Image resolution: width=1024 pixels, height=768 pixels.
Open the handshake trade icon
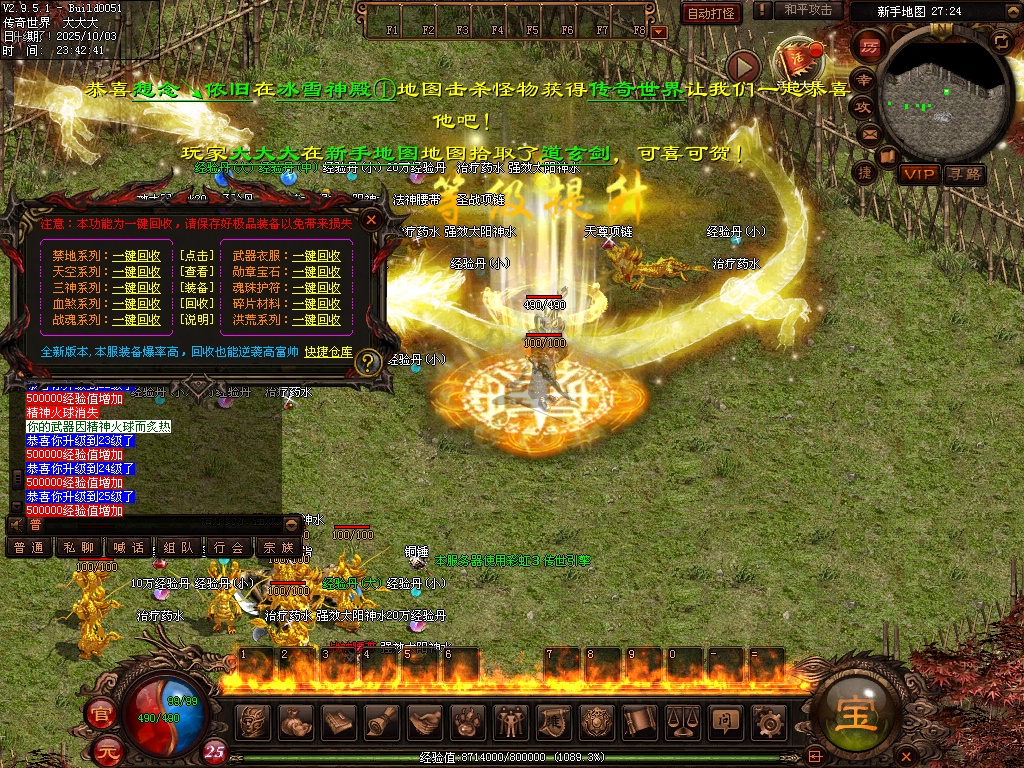(425, 721)
